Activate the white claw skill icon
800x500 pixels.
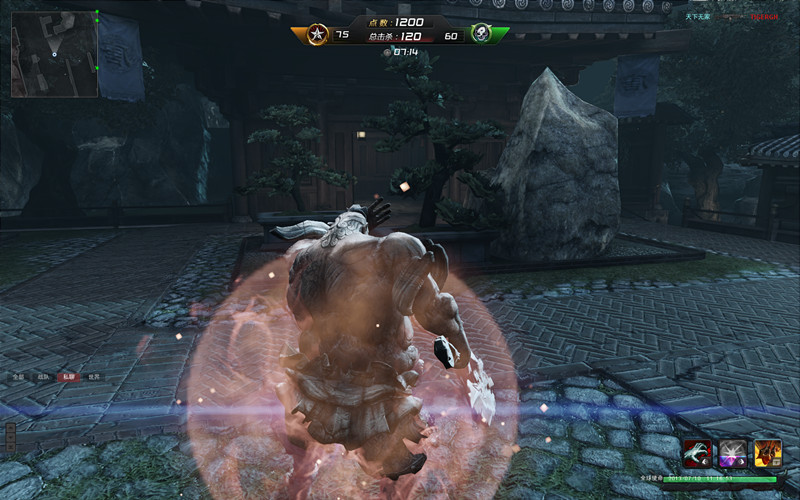[697, 453]
